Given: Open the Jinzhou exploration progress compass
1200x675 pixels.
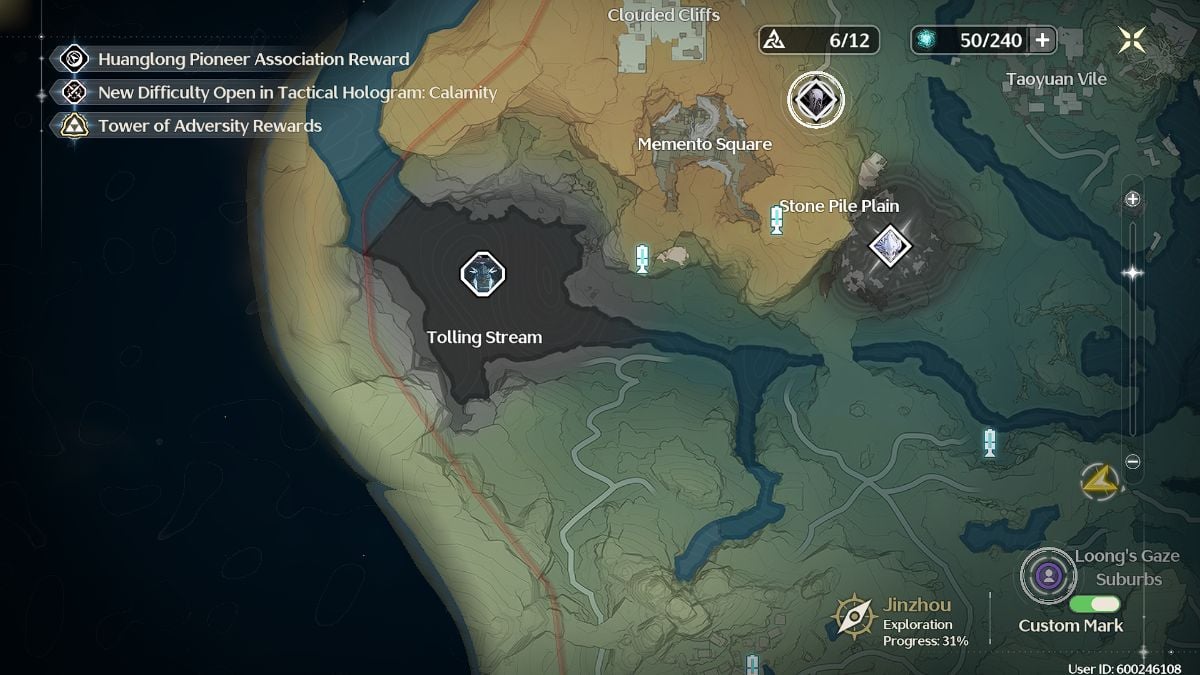Looking at the screenshot, I should 855,616.
